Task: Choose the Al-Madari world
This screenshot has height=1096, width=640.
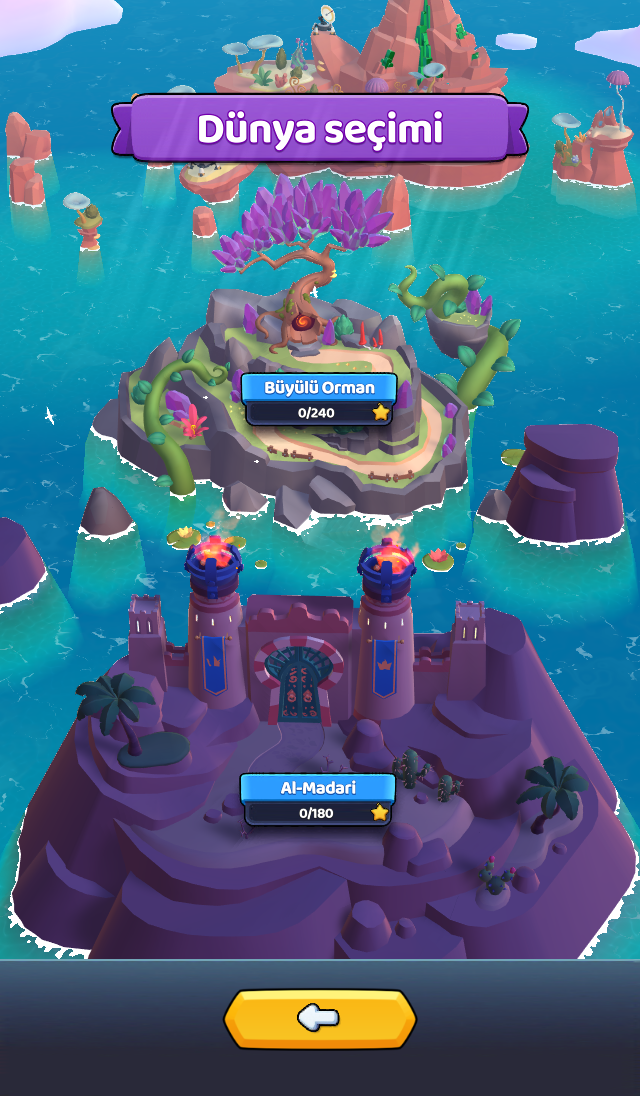Action: pyautogui.click(x=318, y=798)
